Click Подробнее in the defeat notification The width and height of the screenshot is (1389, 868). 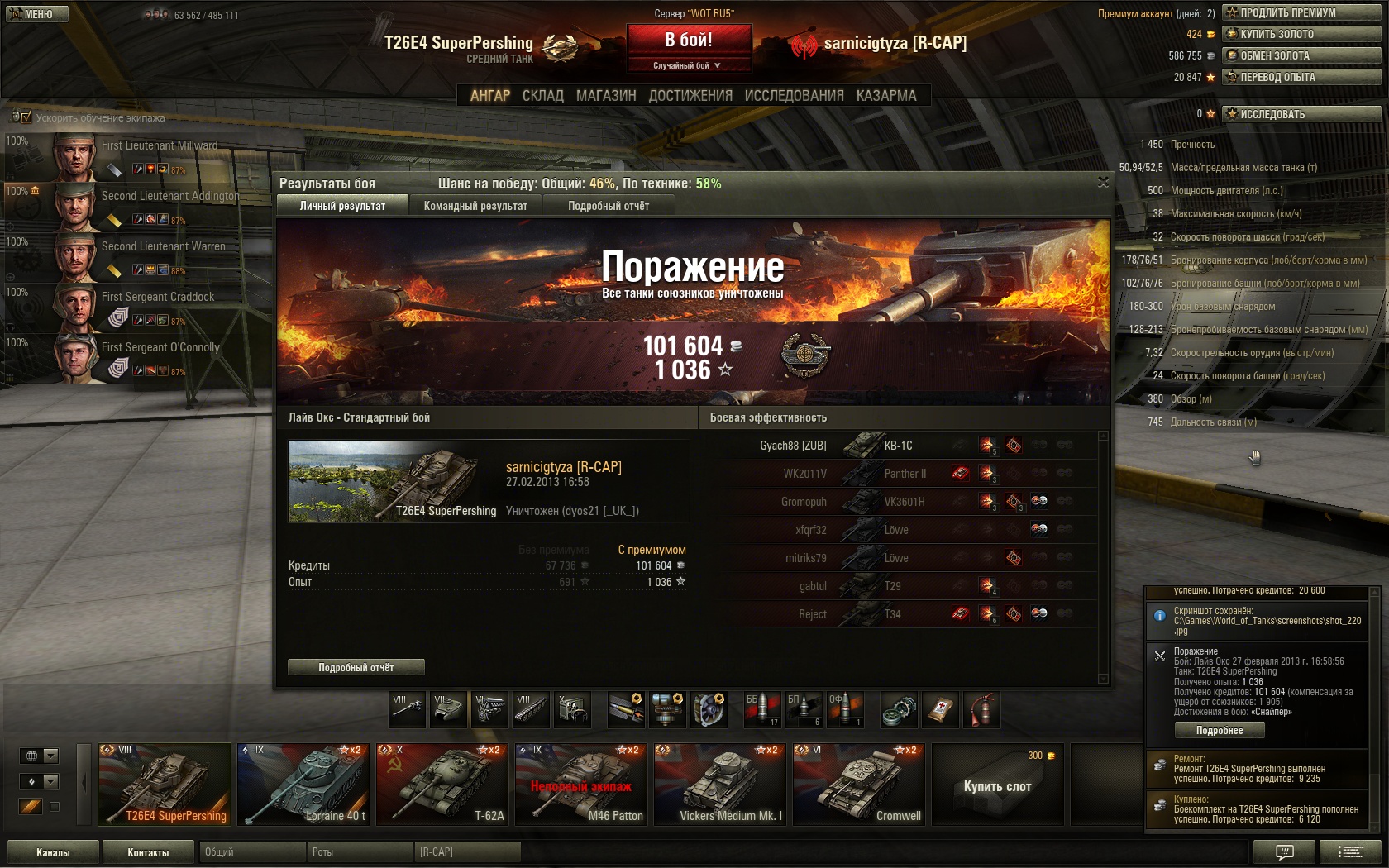coord(1220,730)
